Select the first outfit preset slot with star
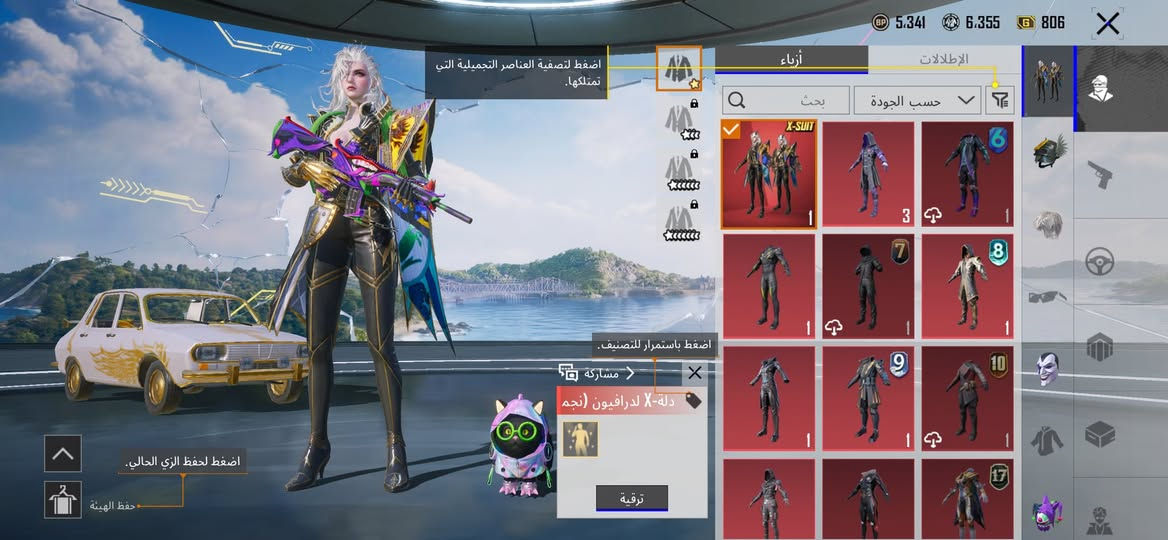 (x=679, y=68)
